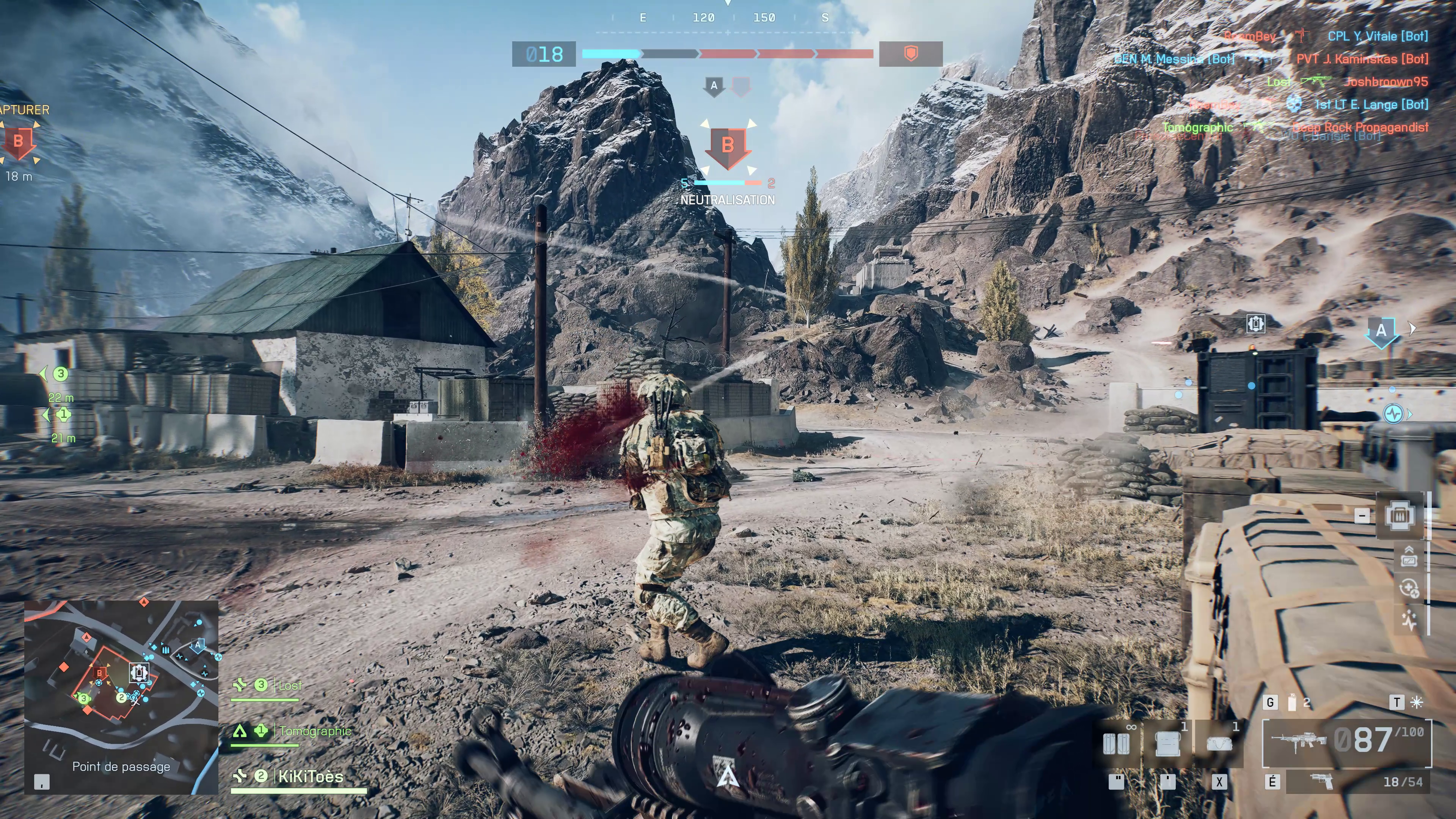Image resolution: width=1456 pixels, height=819 pixels.
Task: Click the B objective marker on the minimap
Action: tap(100, 673)
